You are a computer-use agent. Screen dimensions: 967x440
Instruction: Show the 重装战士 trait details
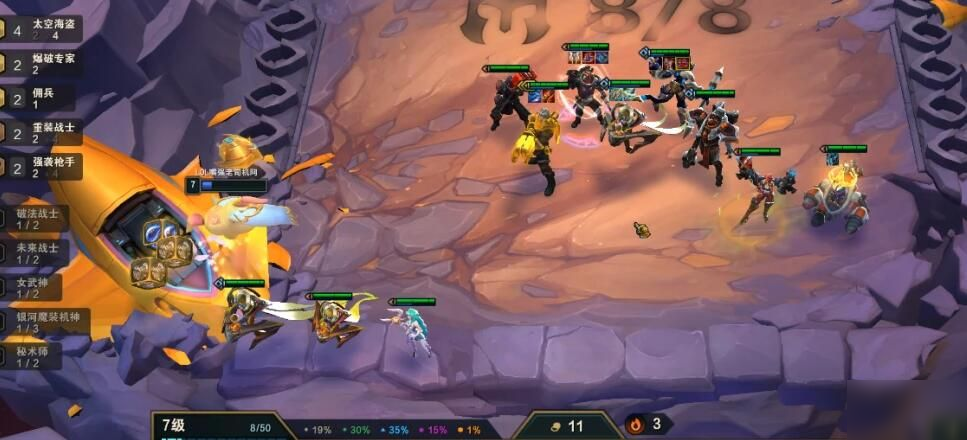(x=45, y=133)
